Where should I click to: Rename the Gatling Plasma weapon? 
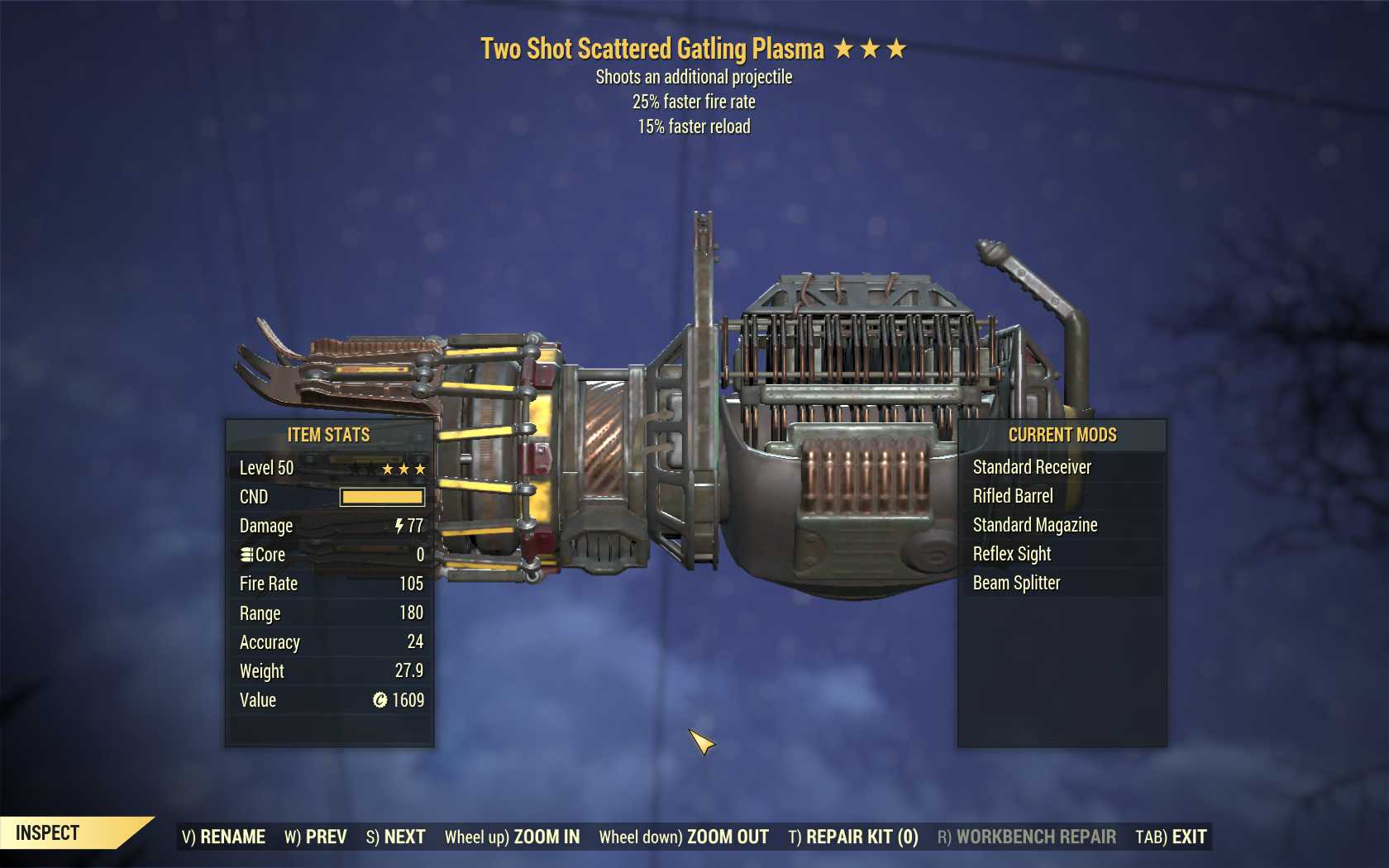pos(223,837)
